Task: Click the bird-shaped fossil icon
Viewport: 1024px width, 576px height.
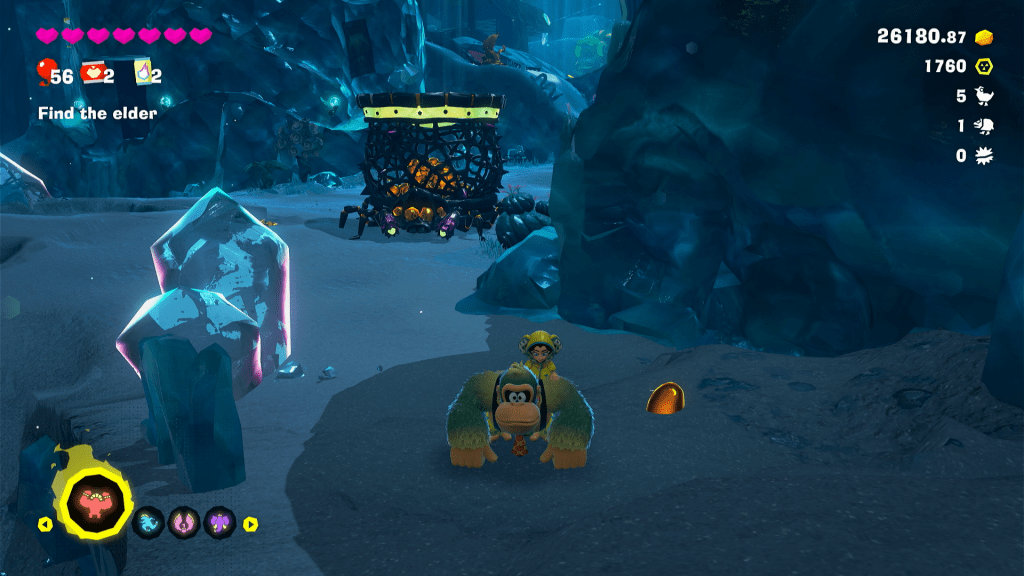Action: [x=985, y=96]
